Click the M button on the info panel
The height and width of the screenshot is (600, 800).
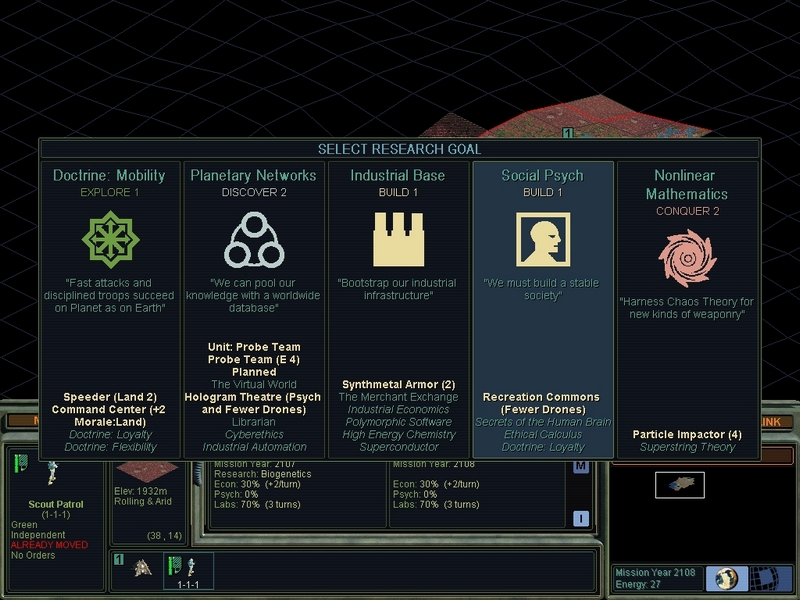(581, 467)
